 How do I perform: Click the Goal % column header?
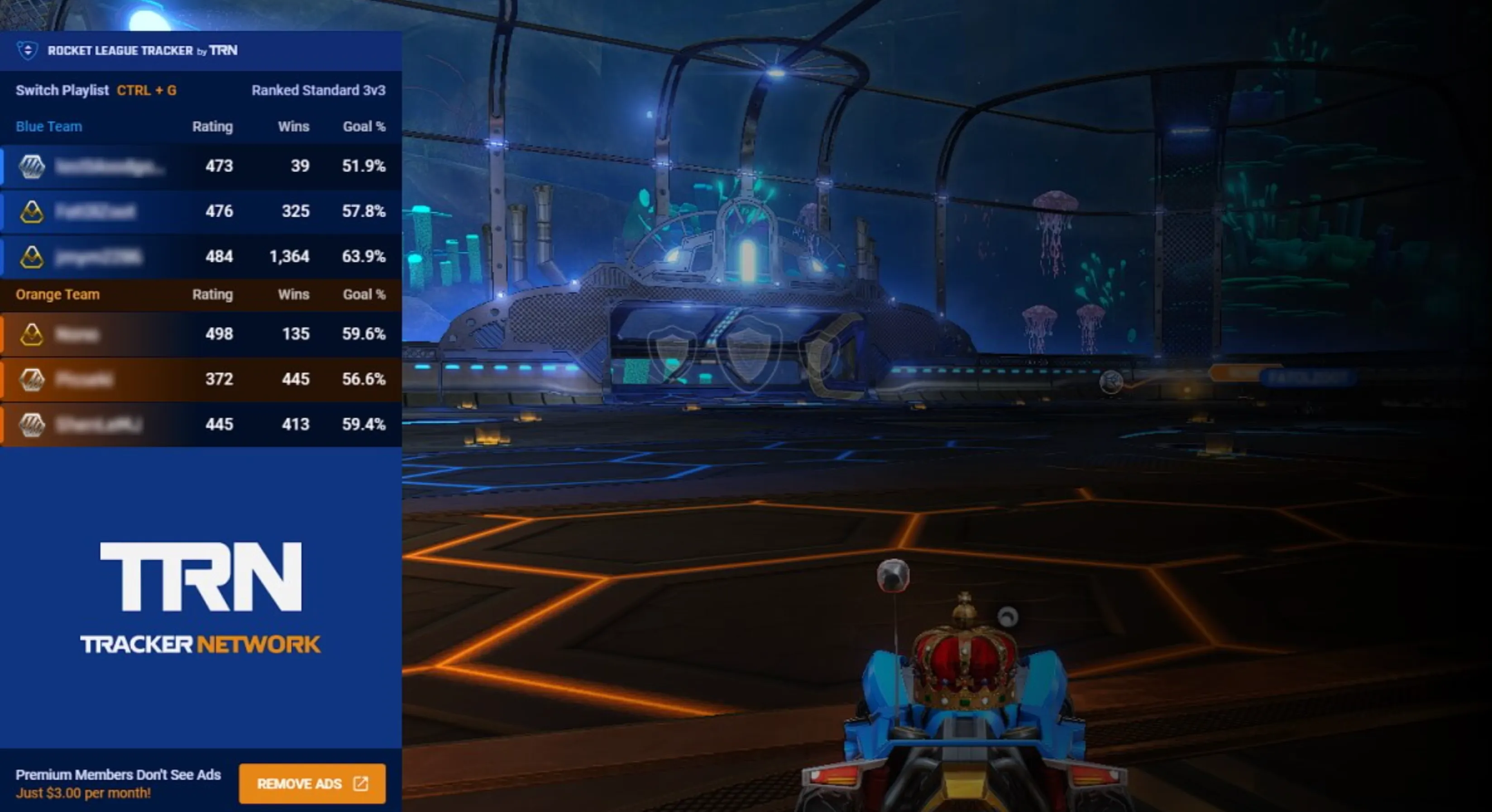[x=364, y=126]
